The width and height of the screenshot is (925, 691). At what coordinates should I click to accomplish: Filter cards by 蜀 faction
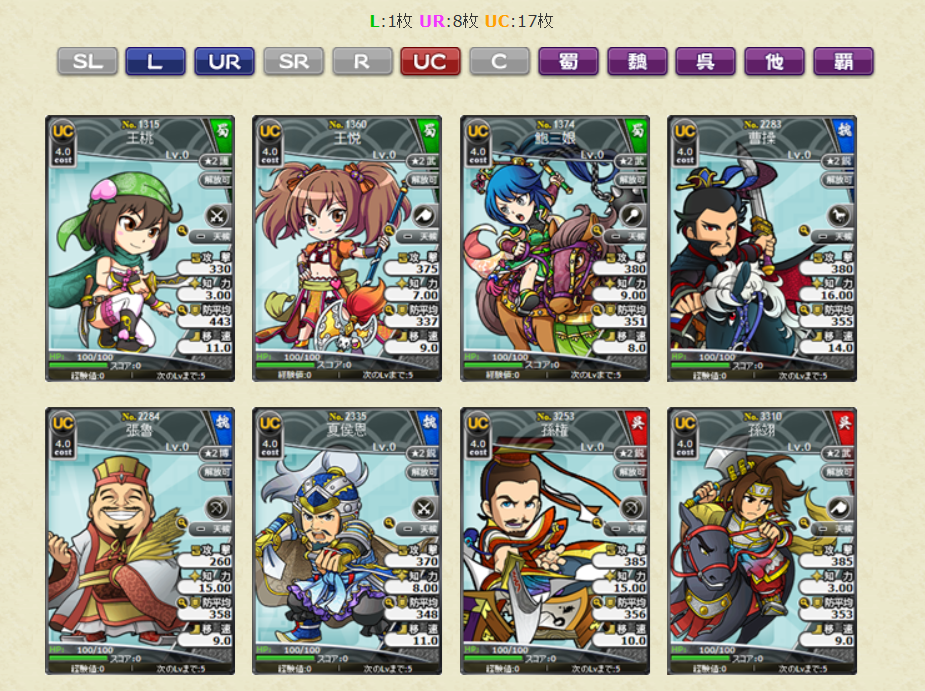pos(568,61)
